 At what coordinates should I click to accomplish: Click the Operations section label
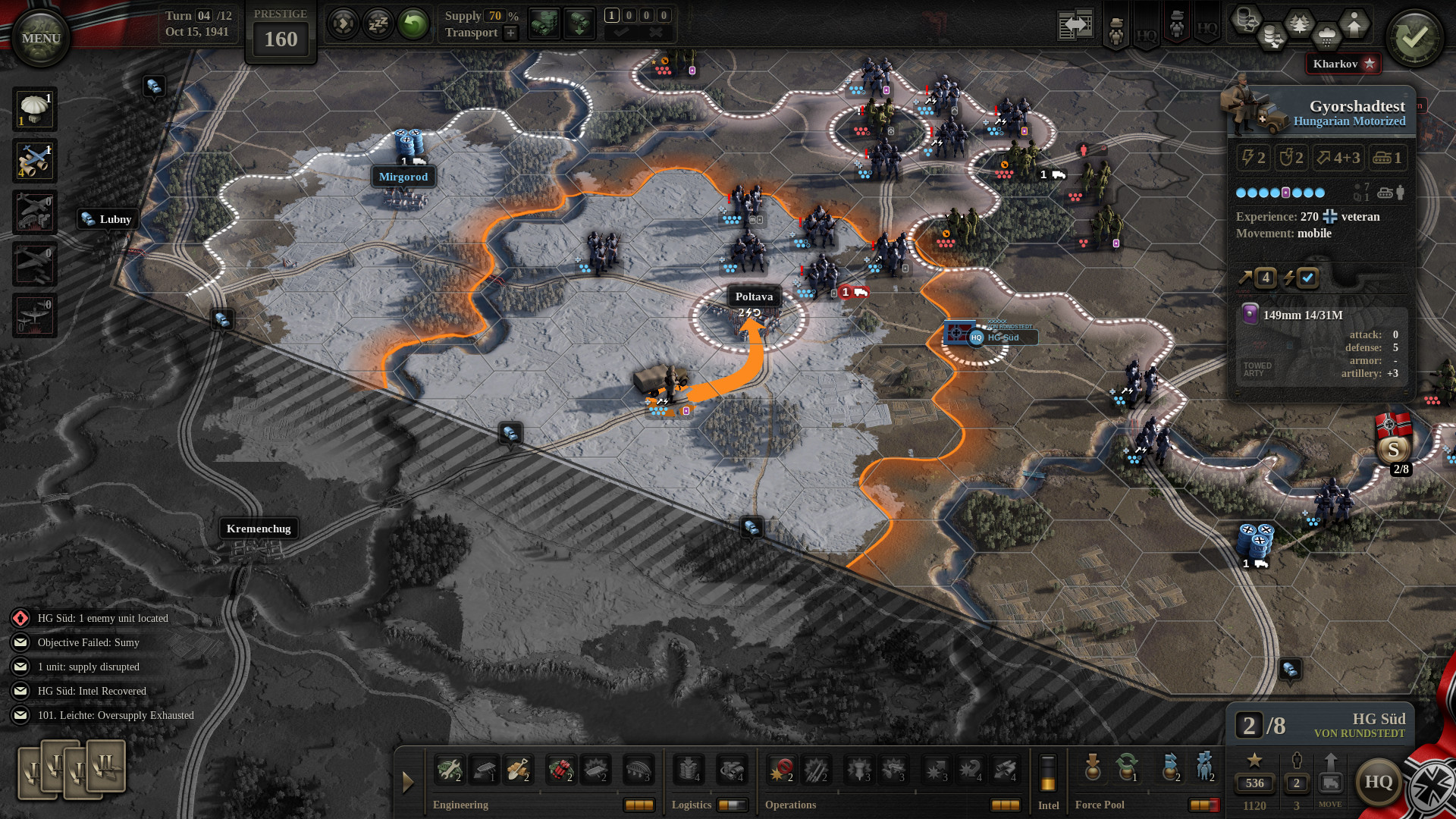pos(791,805)
